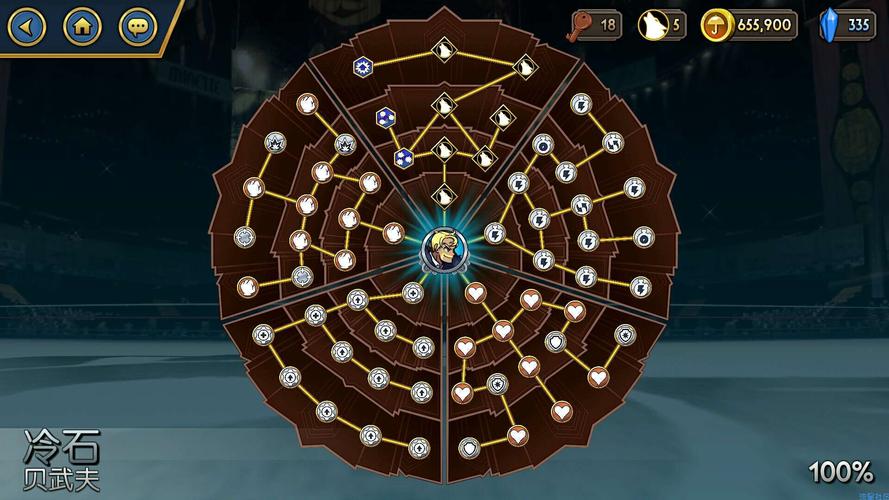Go back using the arrow button
Screen dimensions: 889x500
[27, 26]
